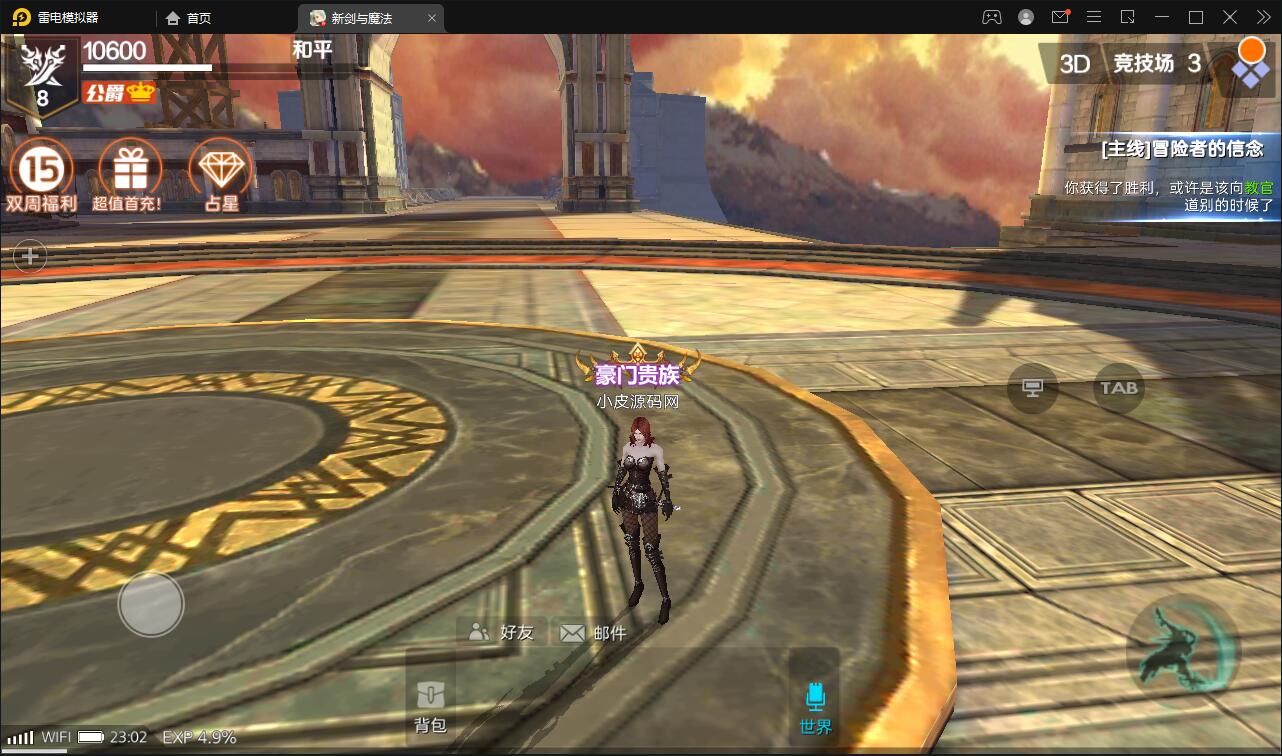Viewport: 1282px width, 756px height.
Task: Click the double-arrow expander in emulator titlebar
Action: [1262, 17]
